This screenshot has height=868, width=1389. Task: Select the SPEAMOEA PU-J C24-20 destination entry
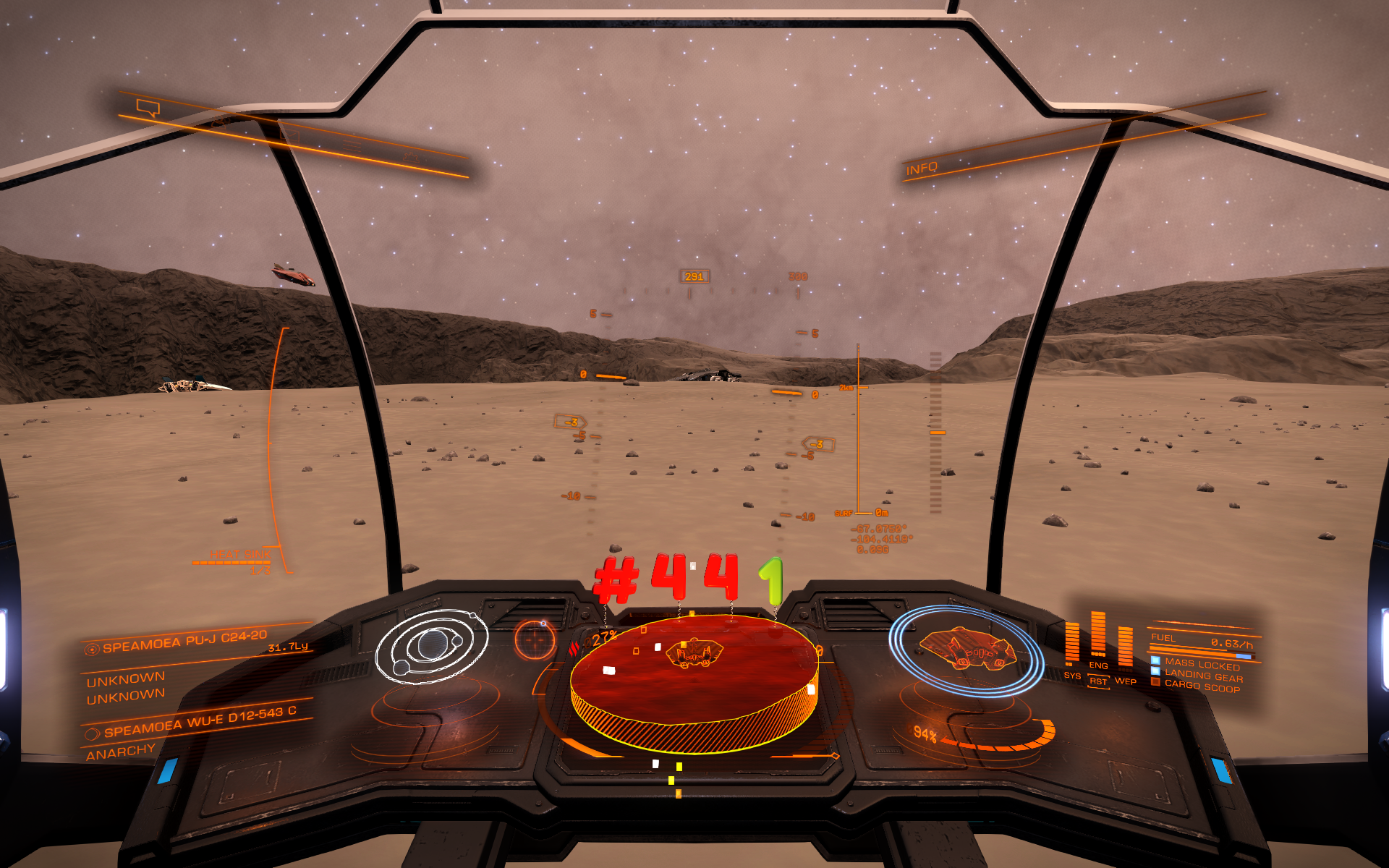(184, 642)
